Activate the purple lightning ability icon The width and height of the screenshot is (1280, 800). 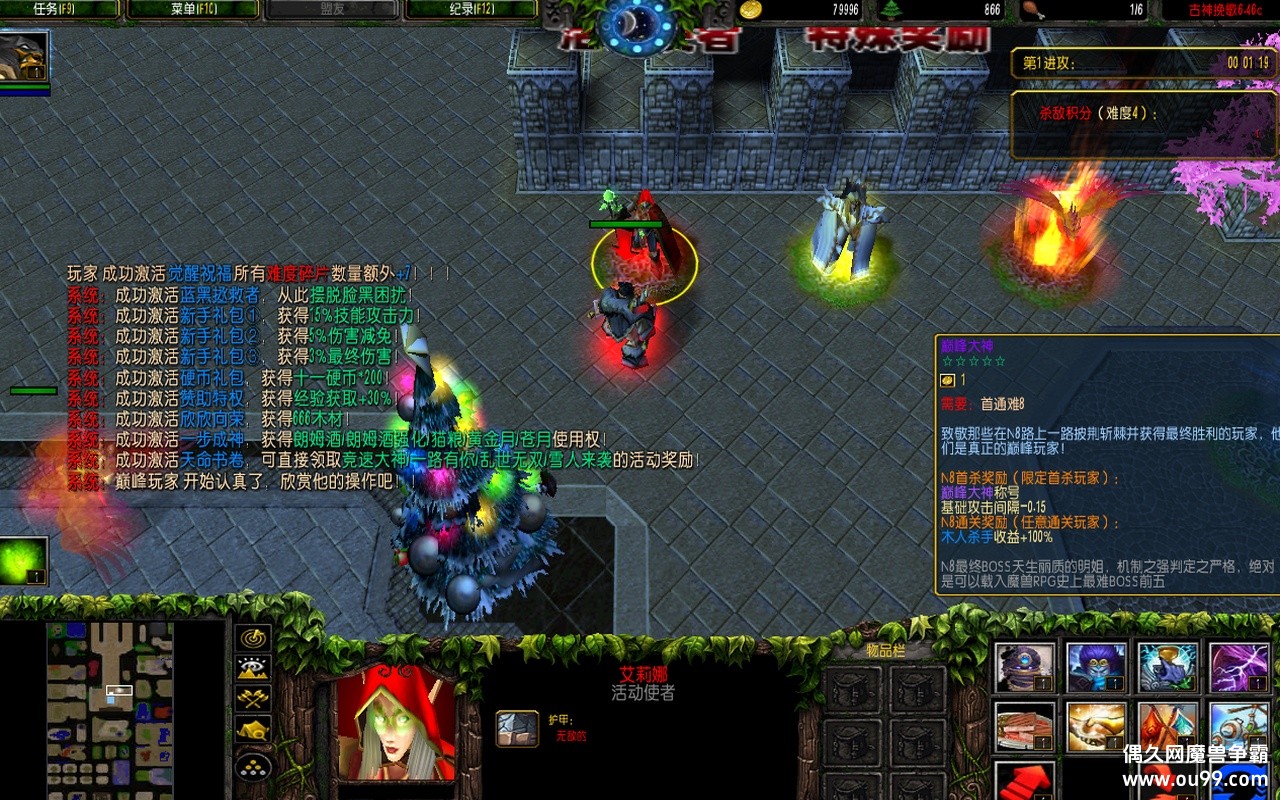tap(1239, 668)
